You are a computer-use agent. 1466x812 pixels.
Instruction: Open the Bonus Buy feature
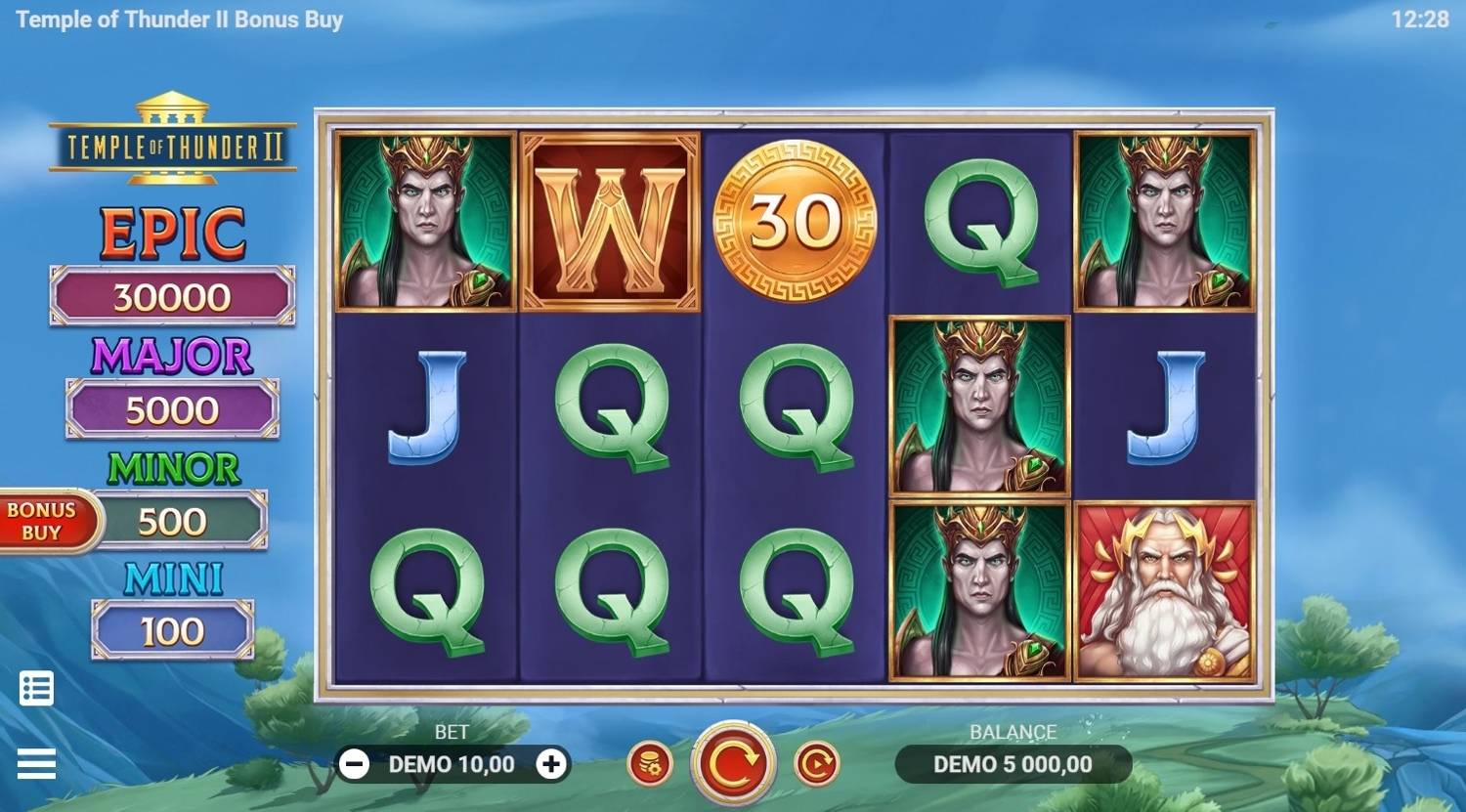click(x=44, y=521)
